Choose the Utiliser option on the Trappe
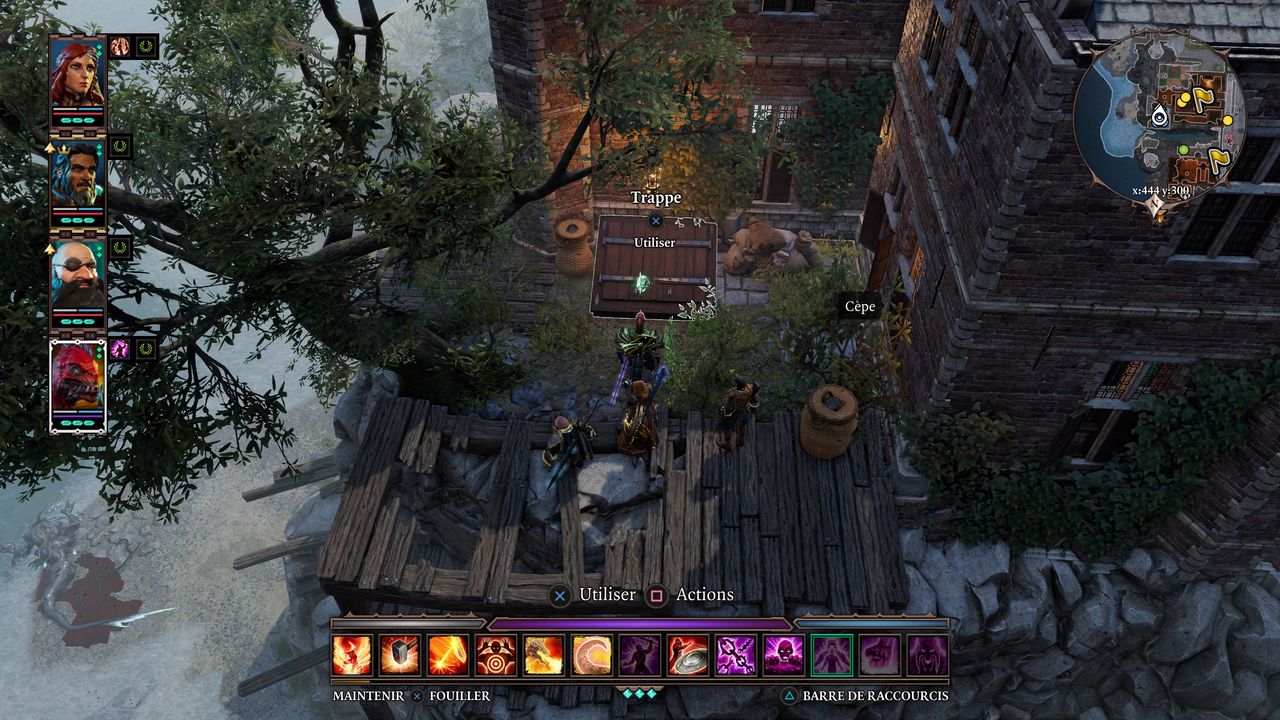The height and width of the screenshot is (720, 1280). point(654,242)
